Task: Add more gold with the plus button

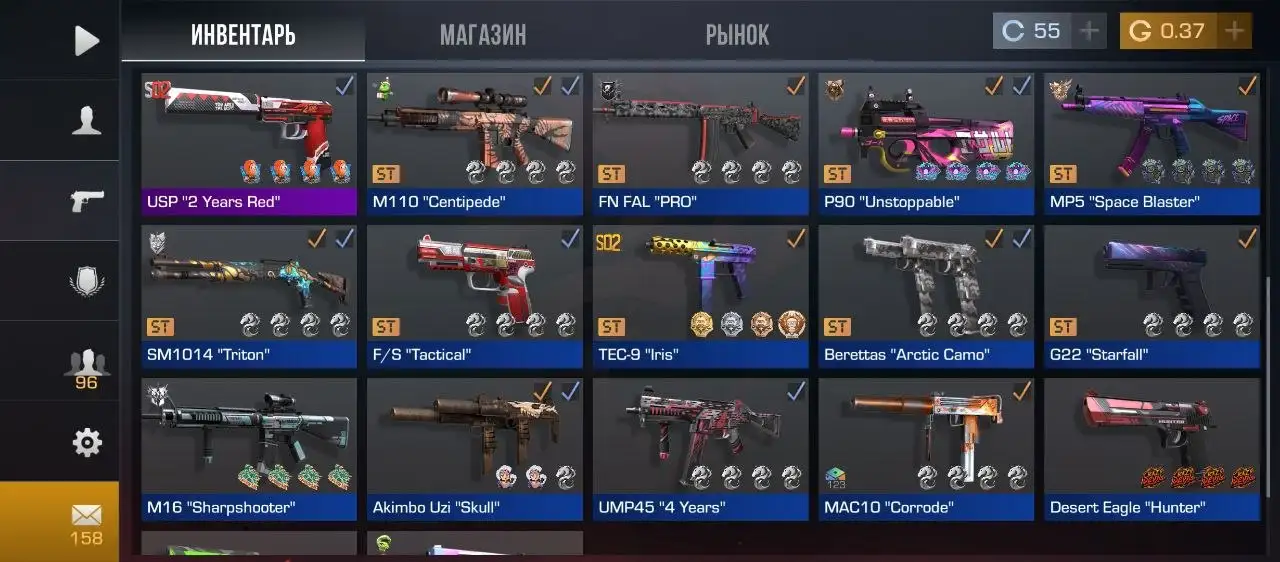Action: click(1235, 31)
